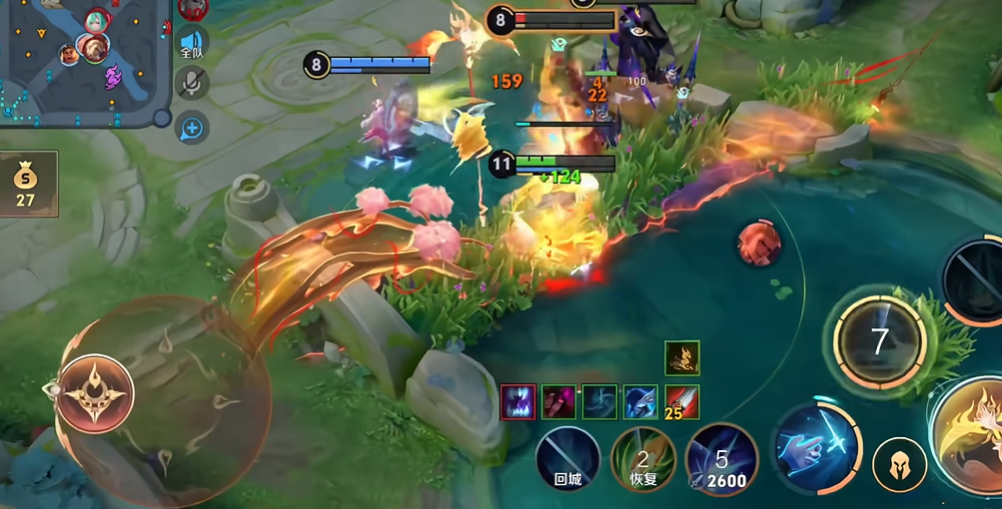Trigger the flaming basic attack button
Screen dimensions: 1002x509
(x=973, y=432)
